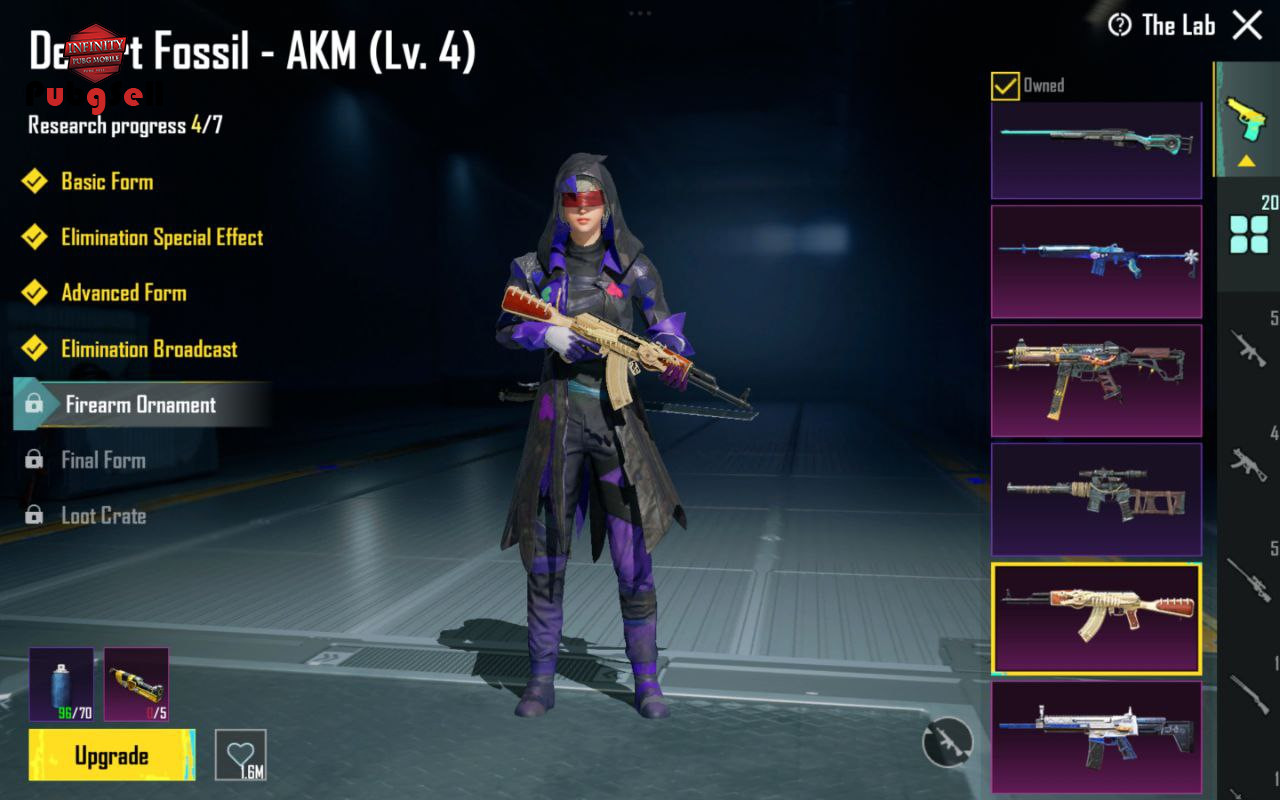1280x800 pixels.
Task: View Elimination Special Effect stage
Action: (161, 238)
